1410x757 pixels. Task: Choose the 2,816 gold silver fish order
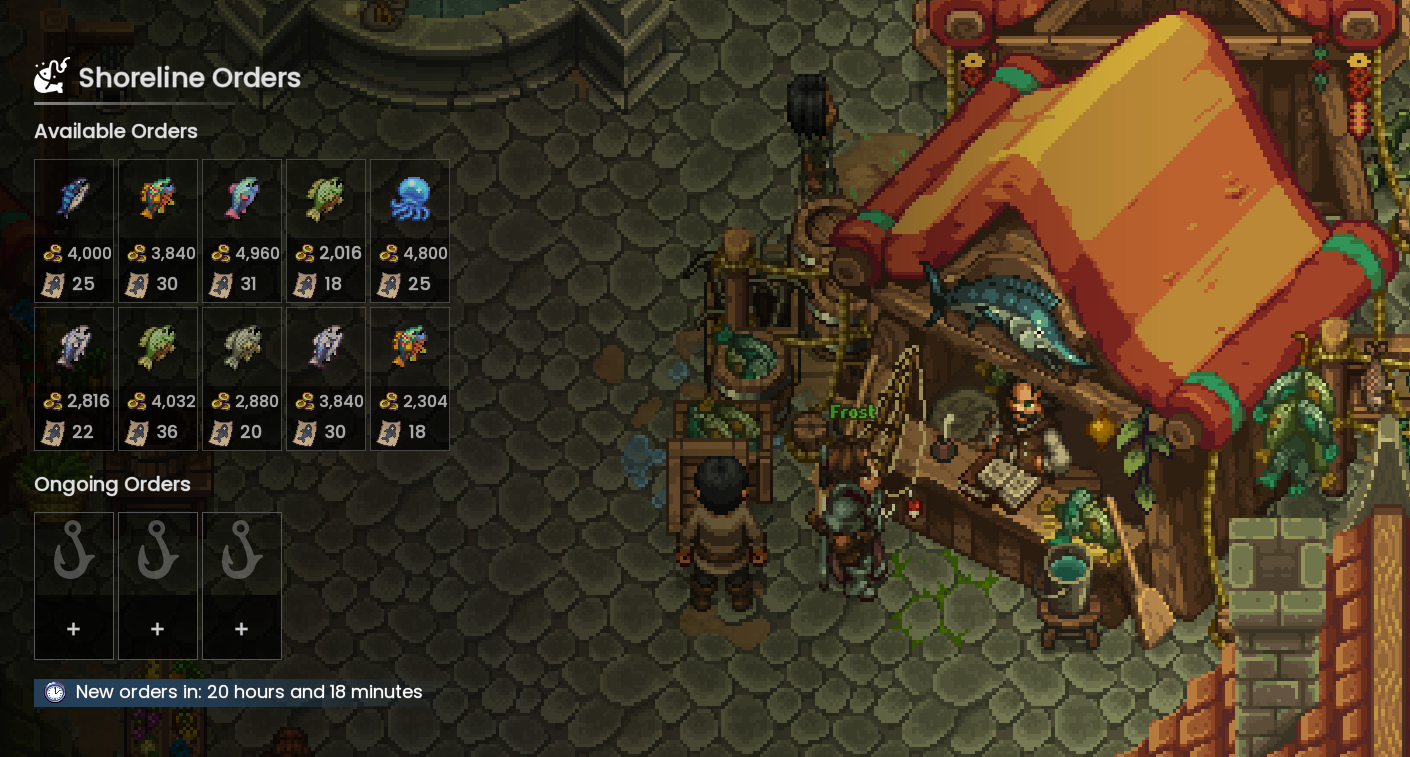coord(74,379)
